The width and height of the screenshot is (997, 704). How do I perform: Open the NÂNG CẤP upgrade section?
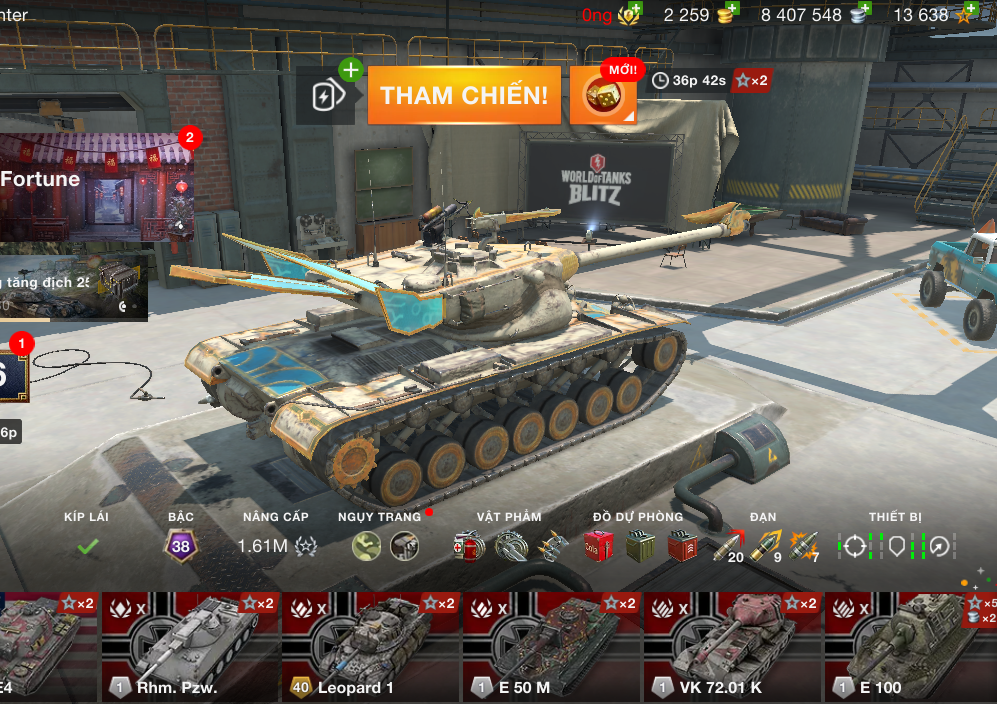pyautogui.click(x=276, y=546)
